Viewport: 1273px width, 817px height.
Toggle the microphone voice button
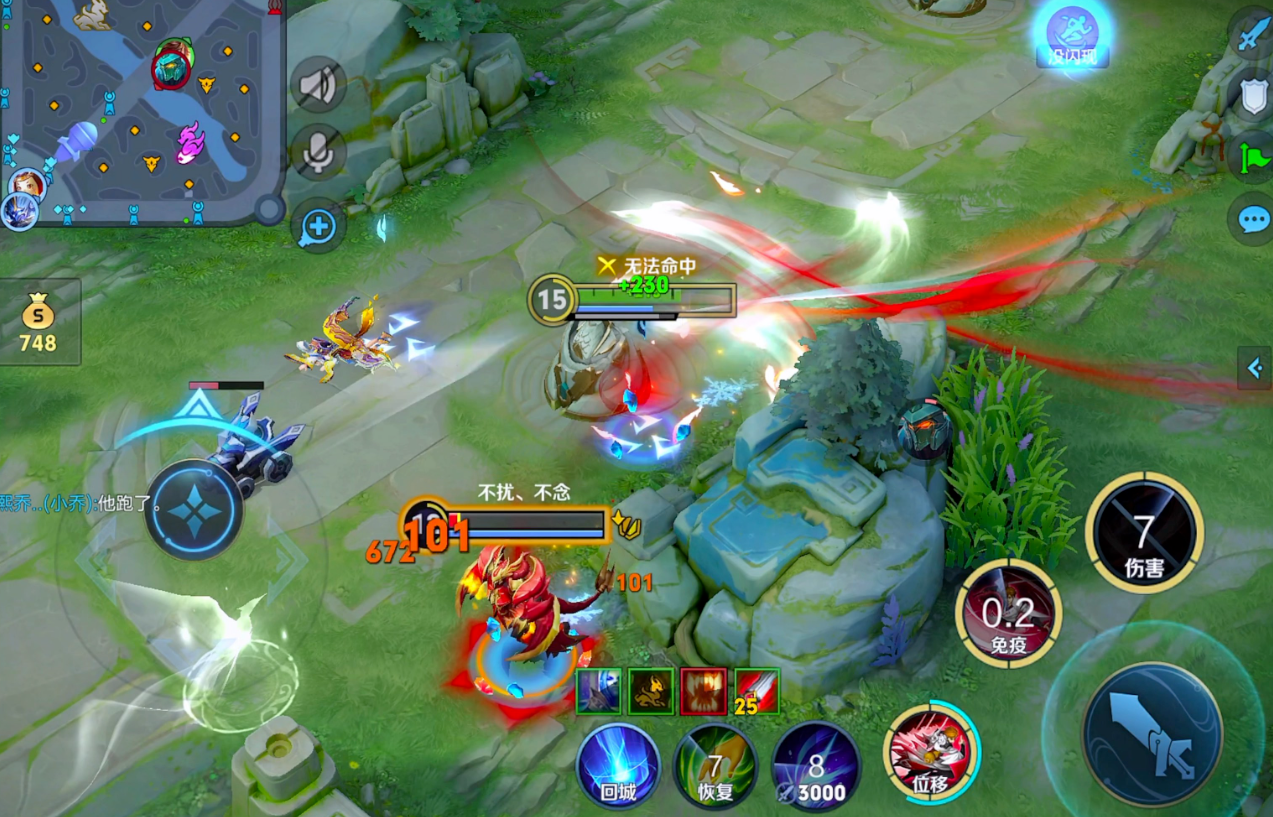(319, 153)
